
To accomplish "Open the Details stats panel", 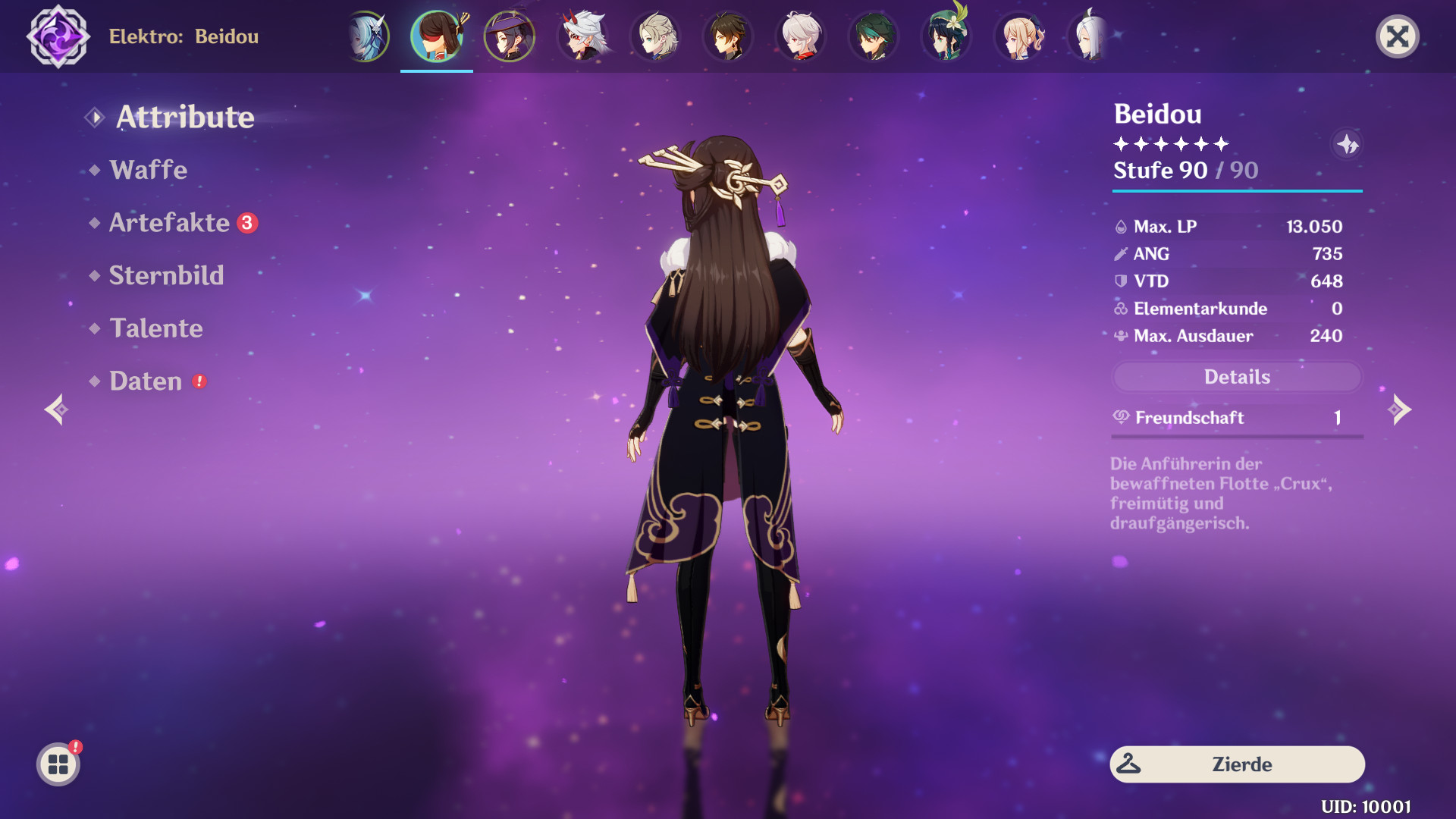I will point(1236,377).
